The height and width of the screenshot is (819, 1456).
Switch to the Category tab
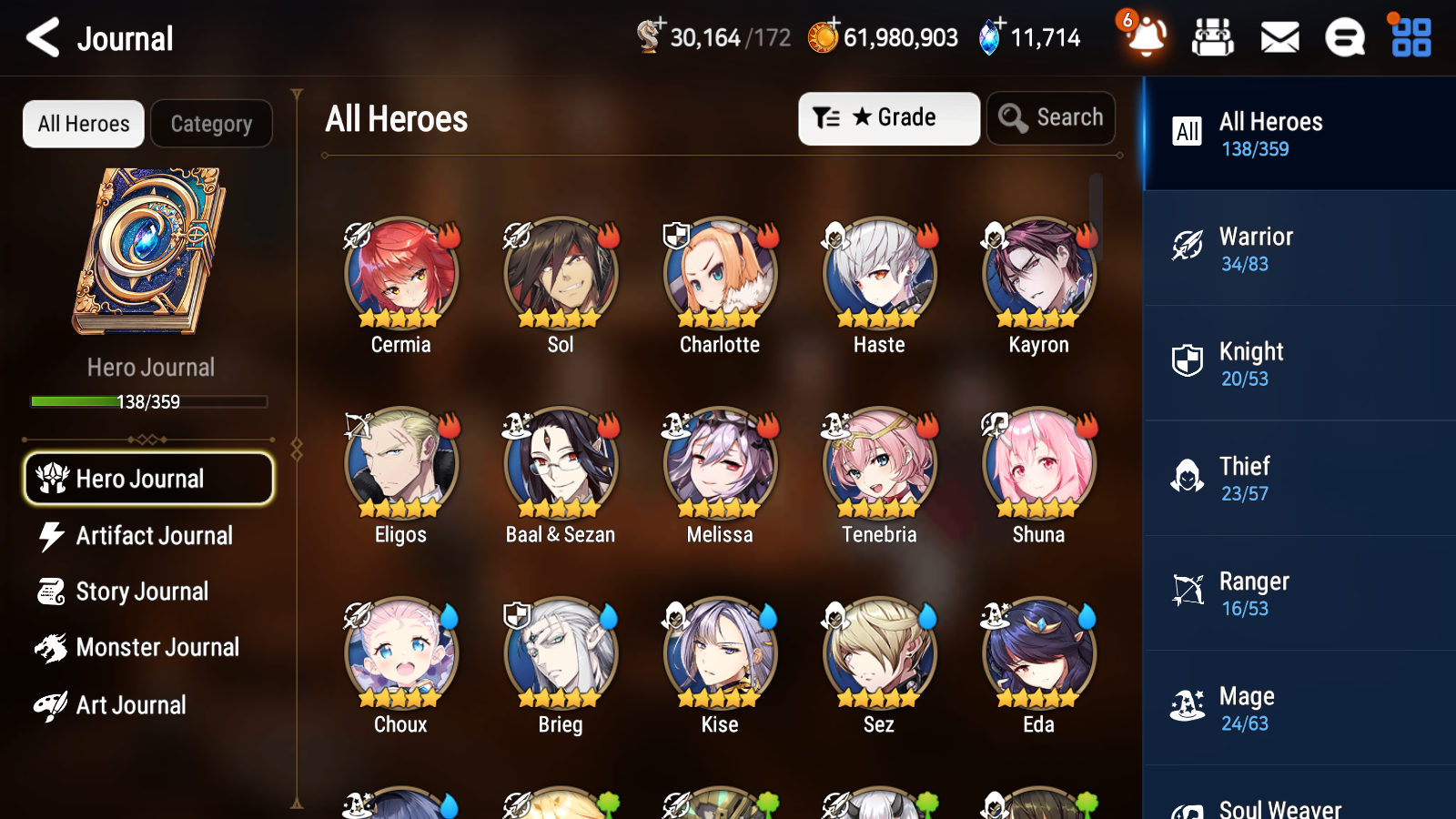211,124
